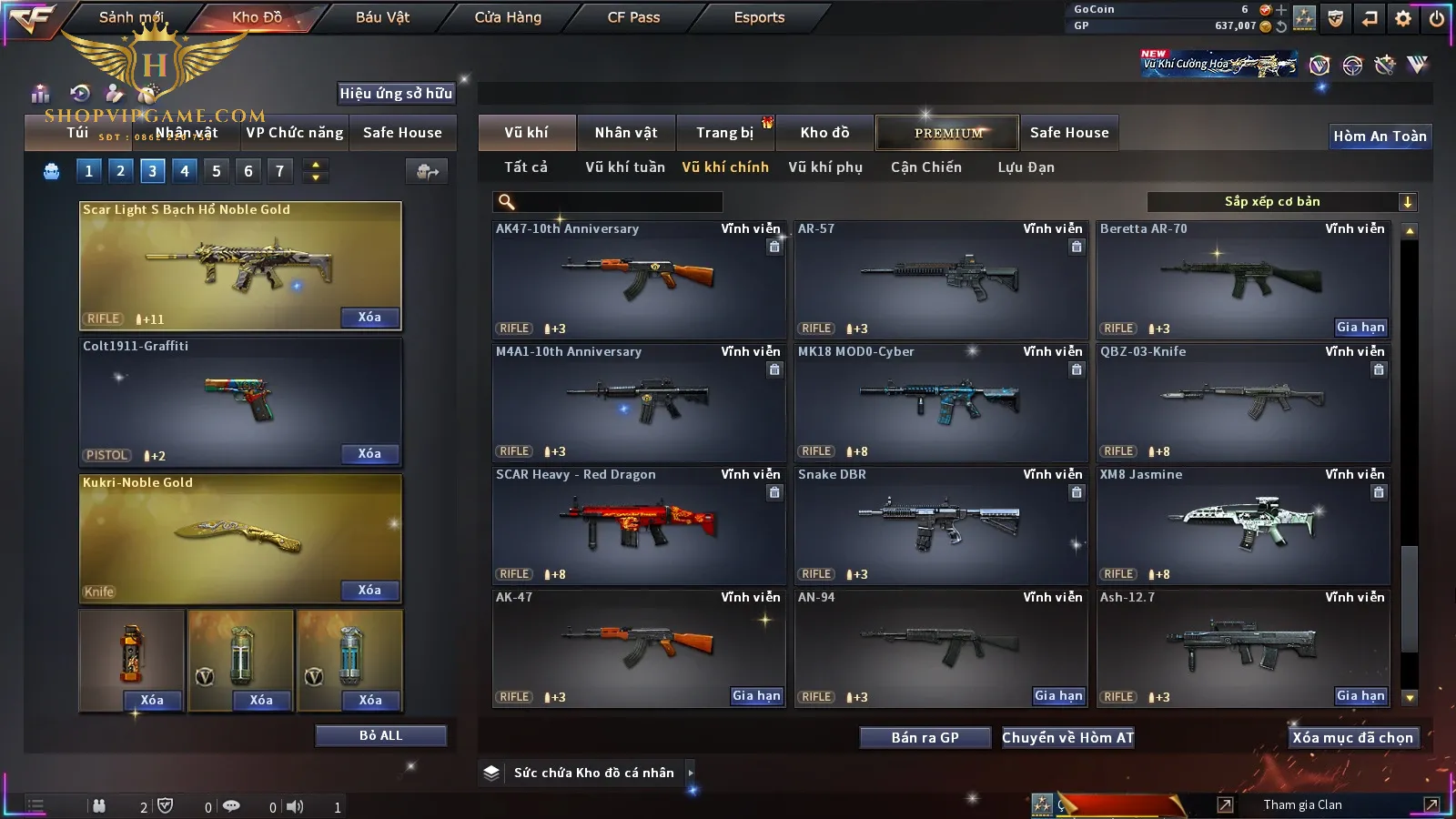This screenshot has height=819, width=1456.
Task: Select bag slot number 5
Action: [217, 171]
